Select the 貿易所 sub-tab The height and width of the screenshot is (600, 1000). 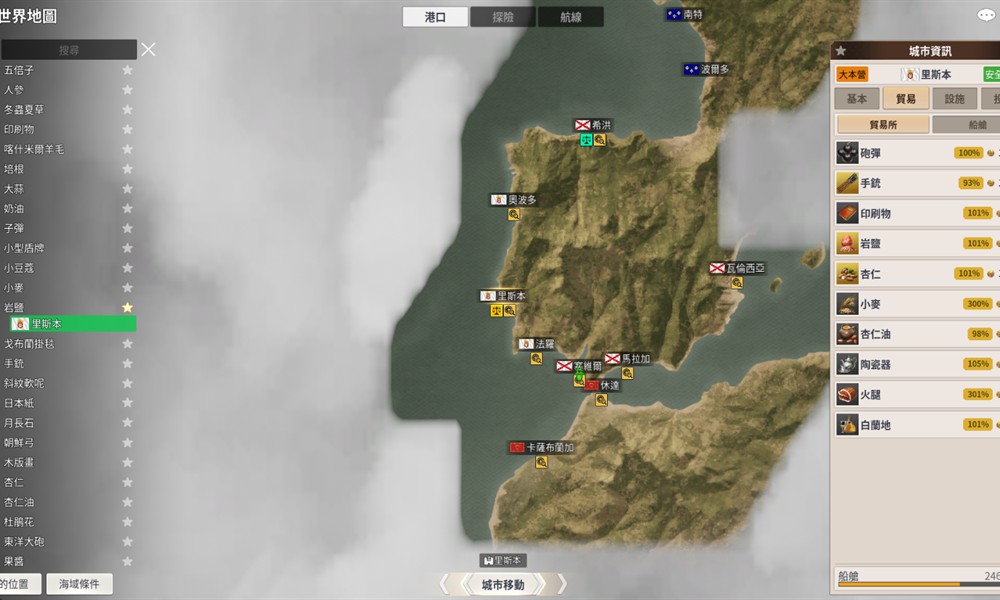(881, 125)
